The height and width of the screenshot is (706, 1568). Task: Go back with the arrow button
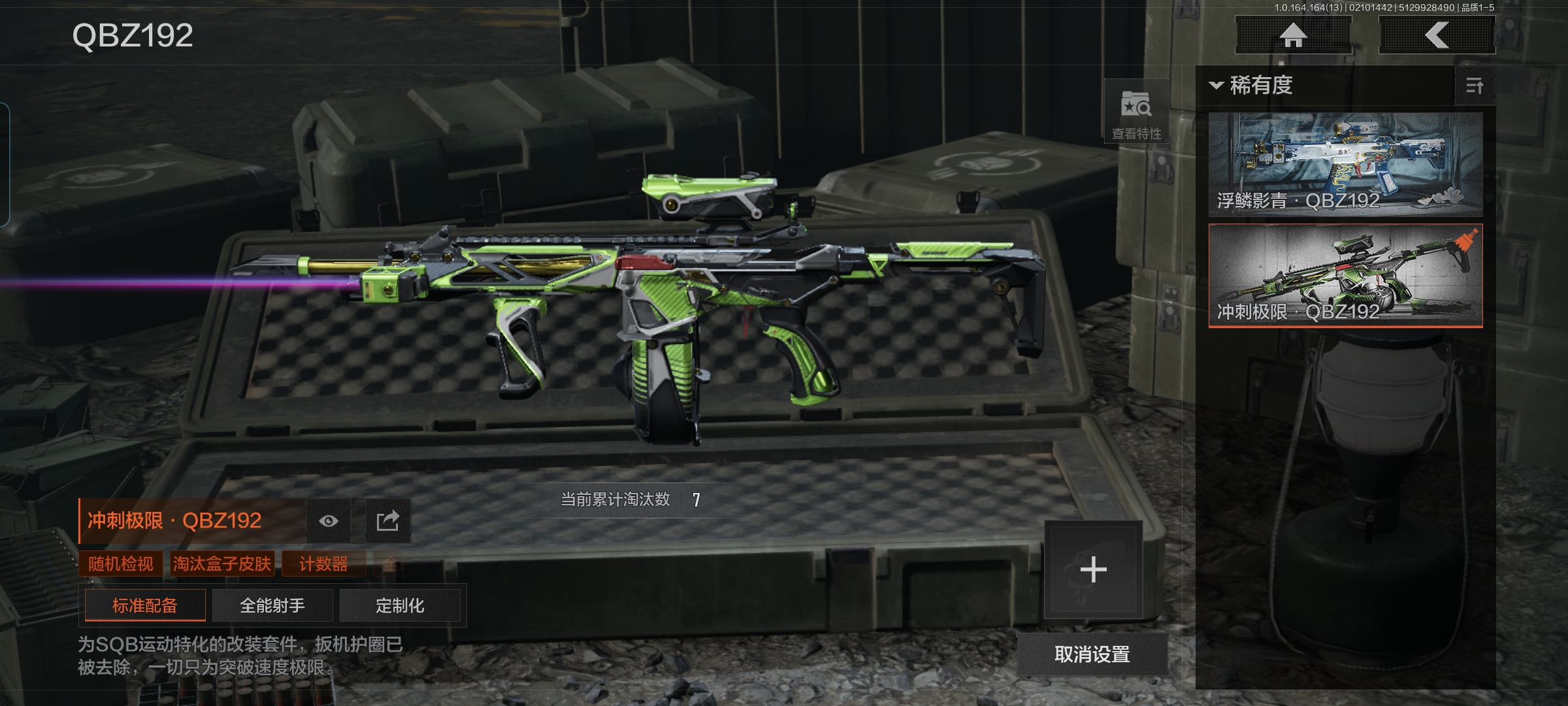1437,35
